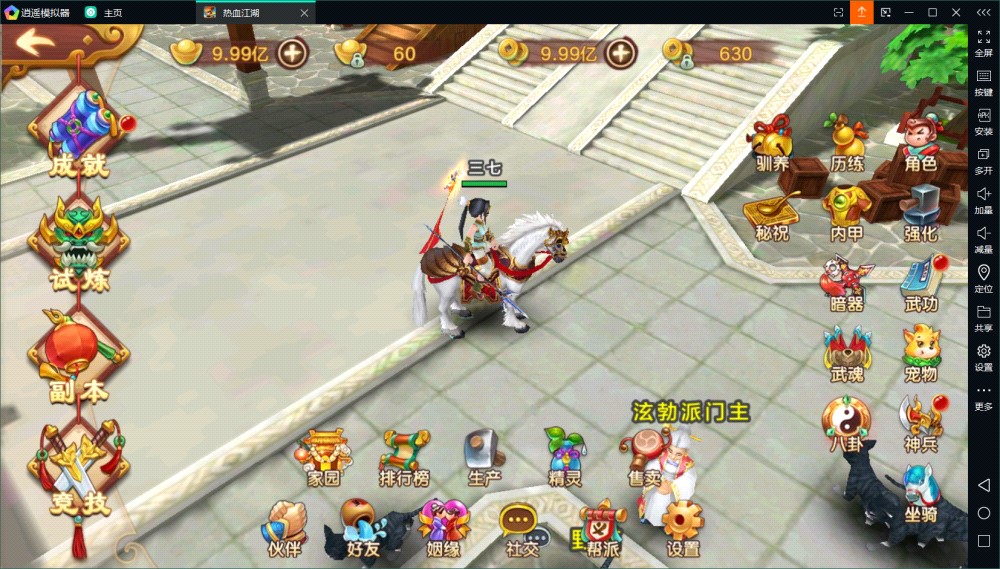Viewport: 1000px width, 569px height.
Task: Click the emulator 全屏 fullscreen button
Action: tap(983, 42)
